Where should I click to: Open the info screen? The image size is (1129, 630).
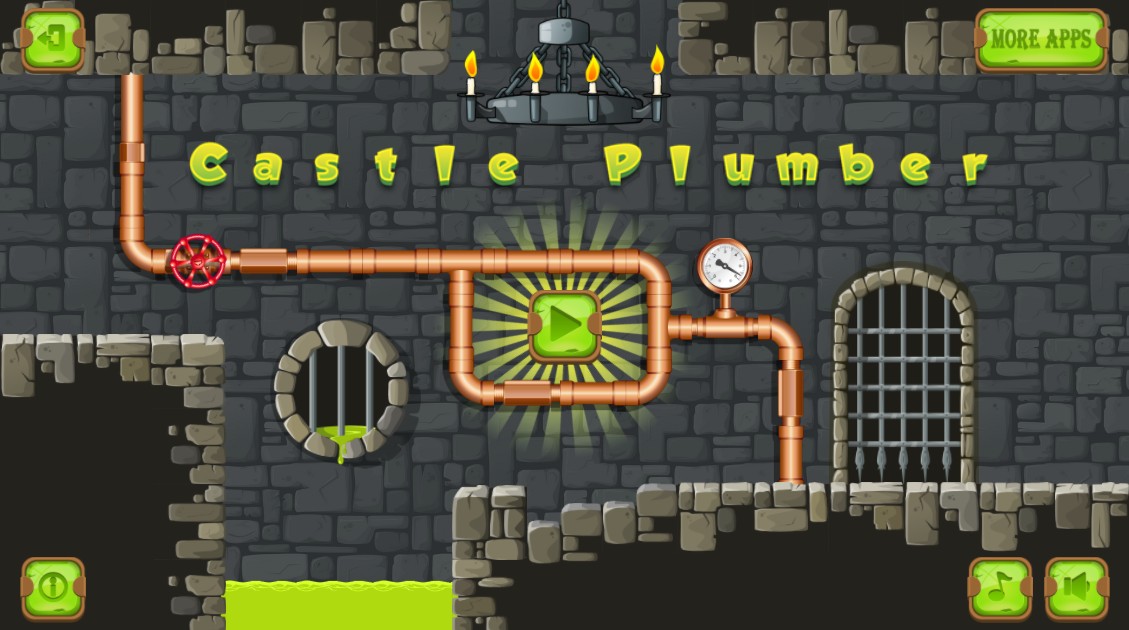click(x=52, y=588)
